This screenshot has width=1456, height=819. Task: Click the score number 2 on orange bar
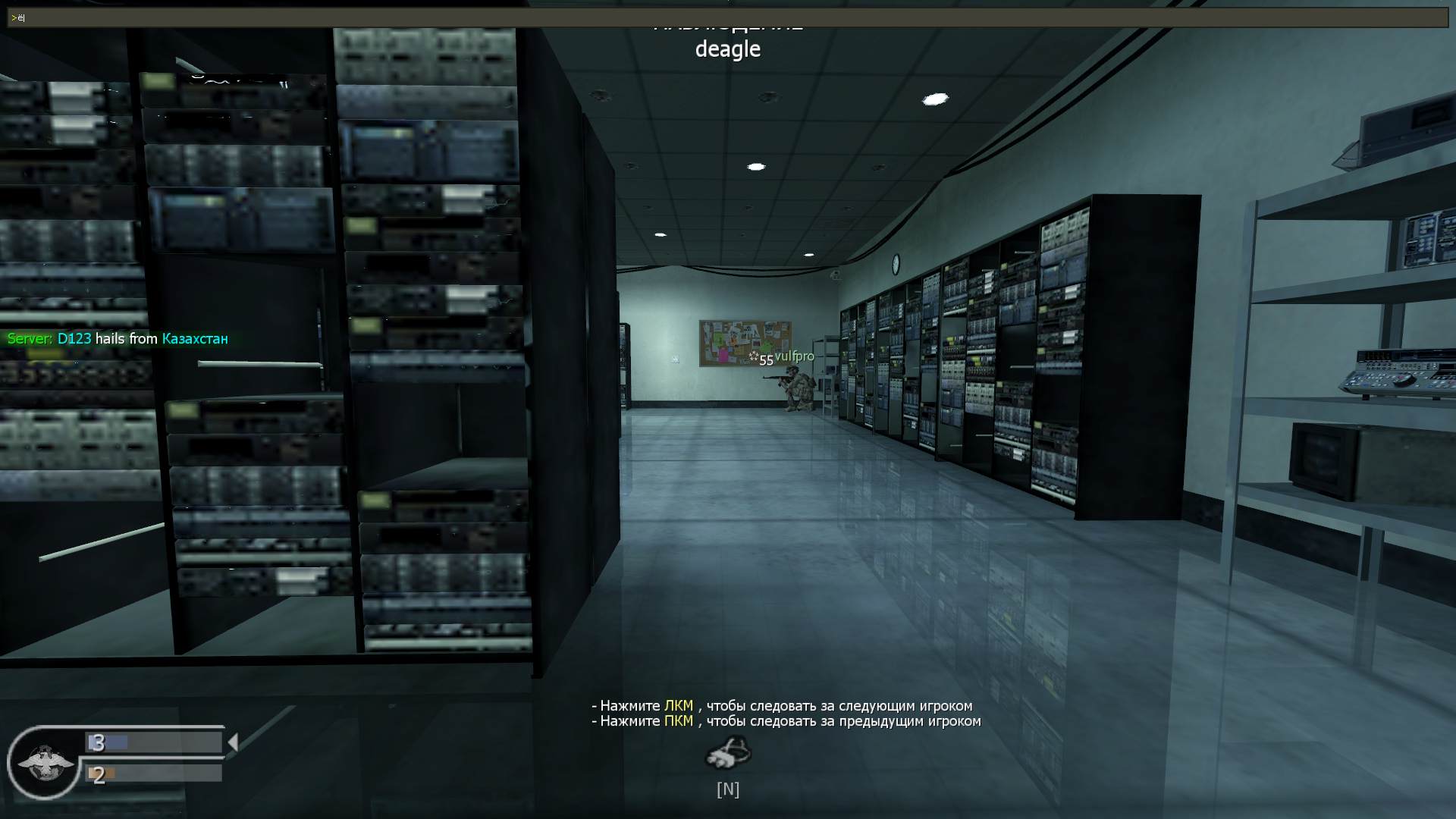click(x=99, y=776)
